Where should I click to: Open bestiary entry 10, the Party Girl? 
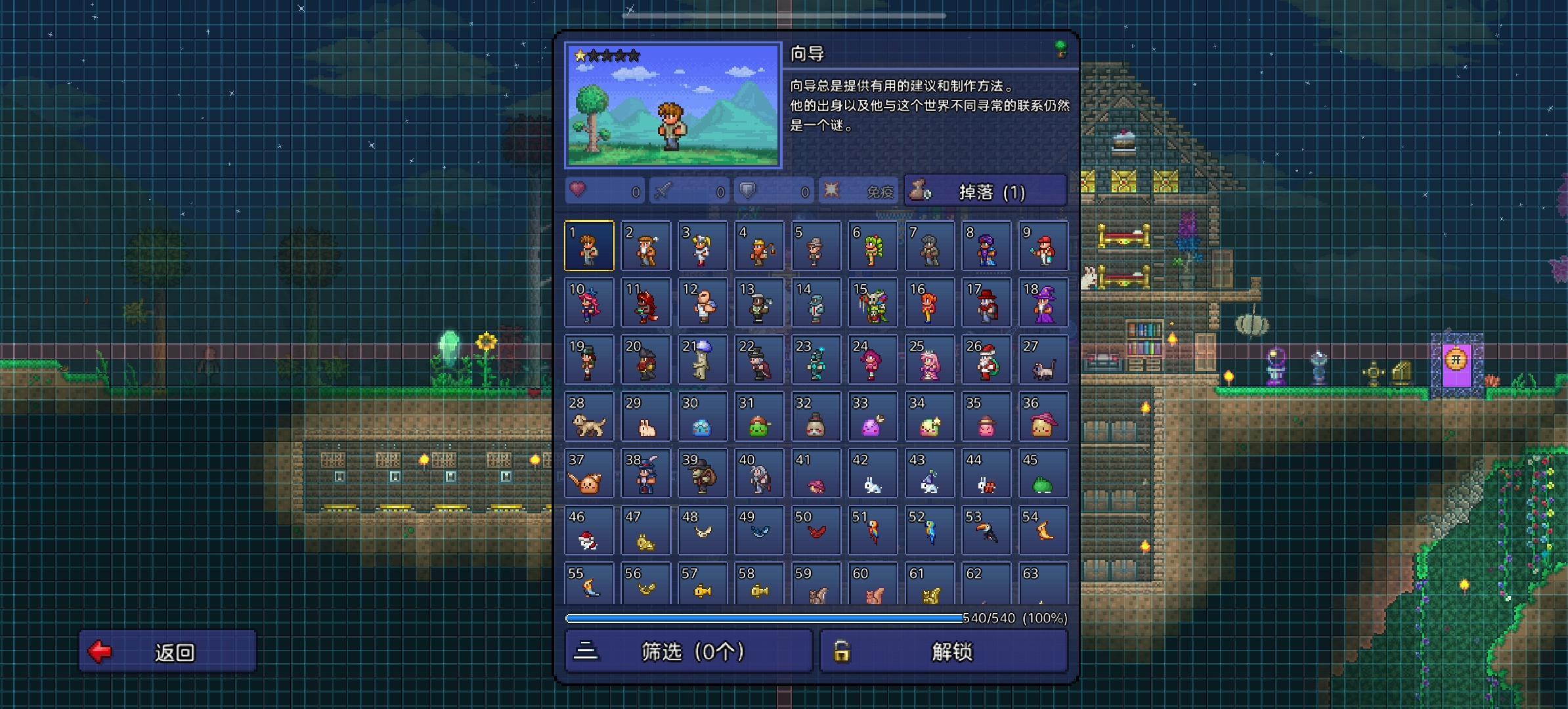589,303
